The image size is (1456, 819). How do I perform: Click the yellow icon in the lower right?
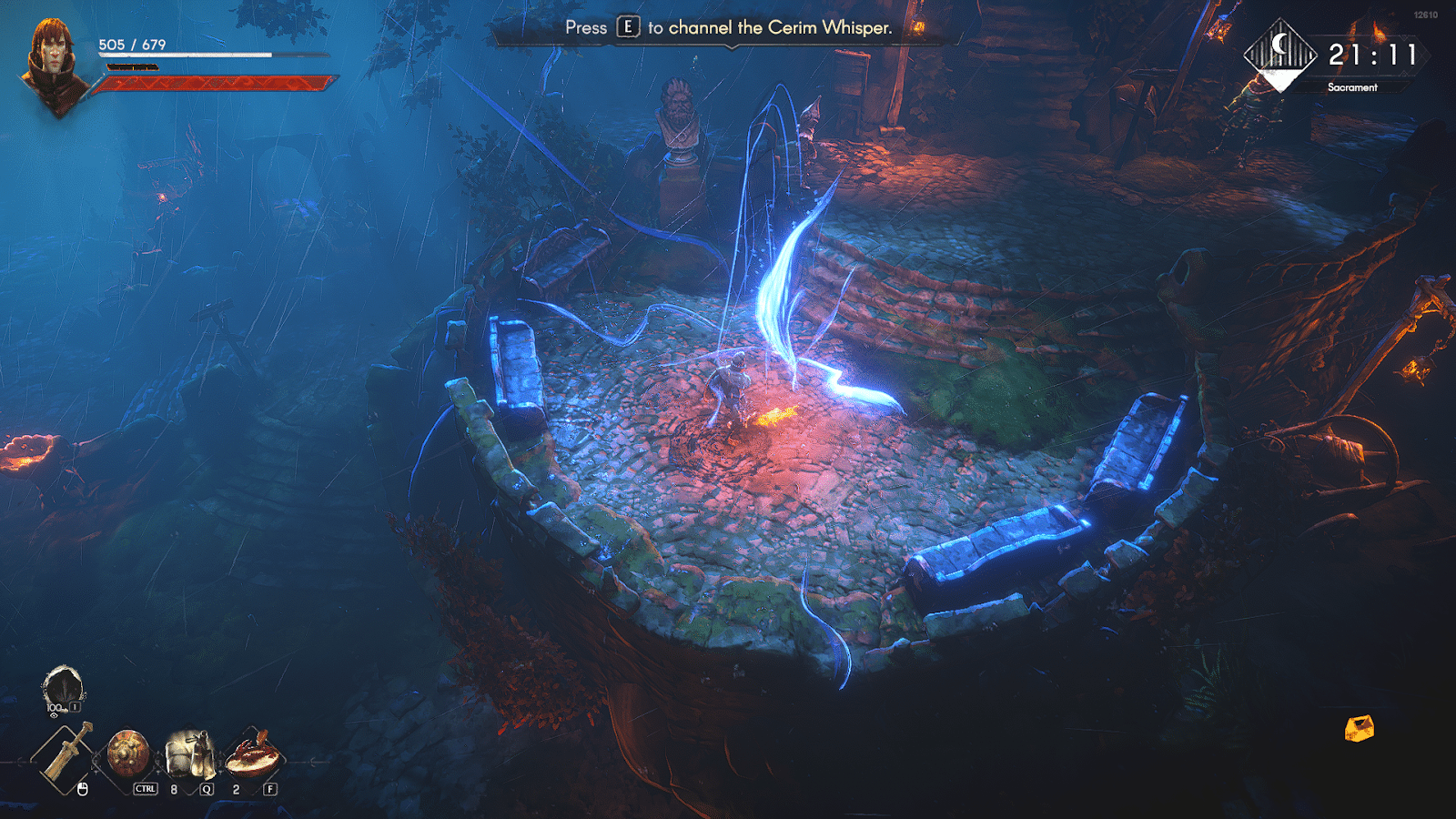[x=1359, y=728]
